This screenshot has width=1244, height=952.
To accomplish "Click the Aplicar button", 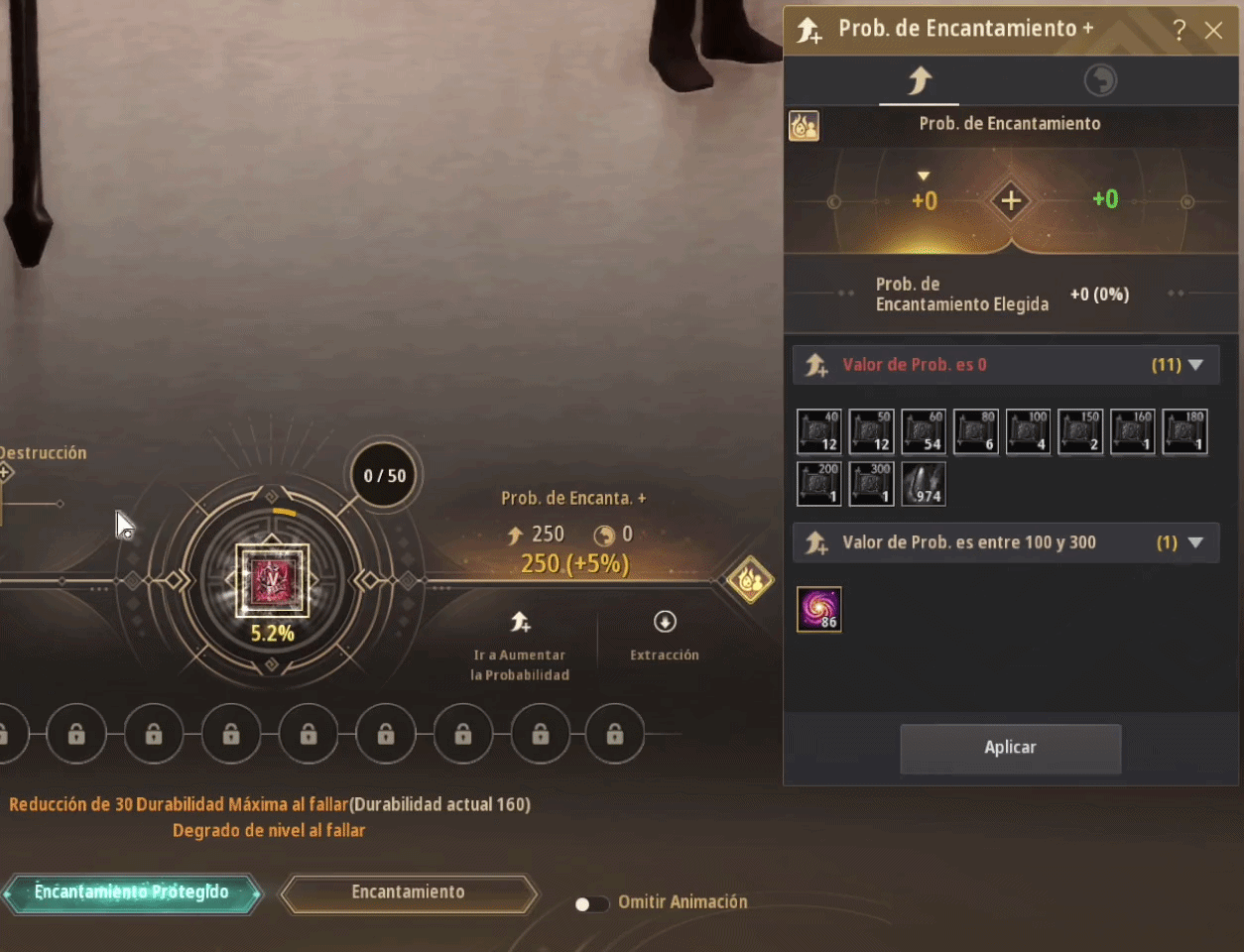I will click(x=1010, y=748).
